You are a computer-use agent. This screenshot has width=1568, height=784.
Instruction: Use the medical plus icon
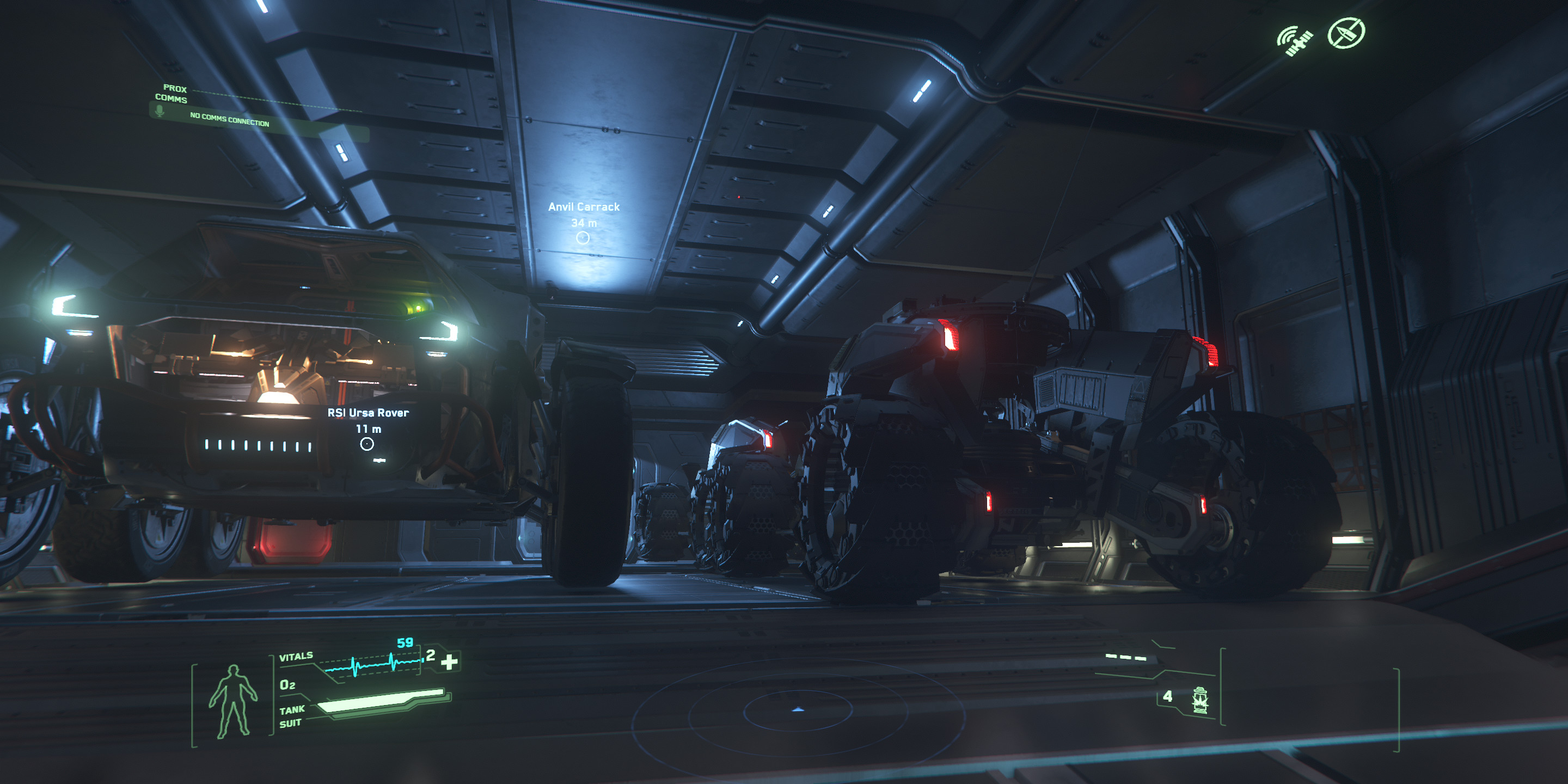(x=449, y=661)
